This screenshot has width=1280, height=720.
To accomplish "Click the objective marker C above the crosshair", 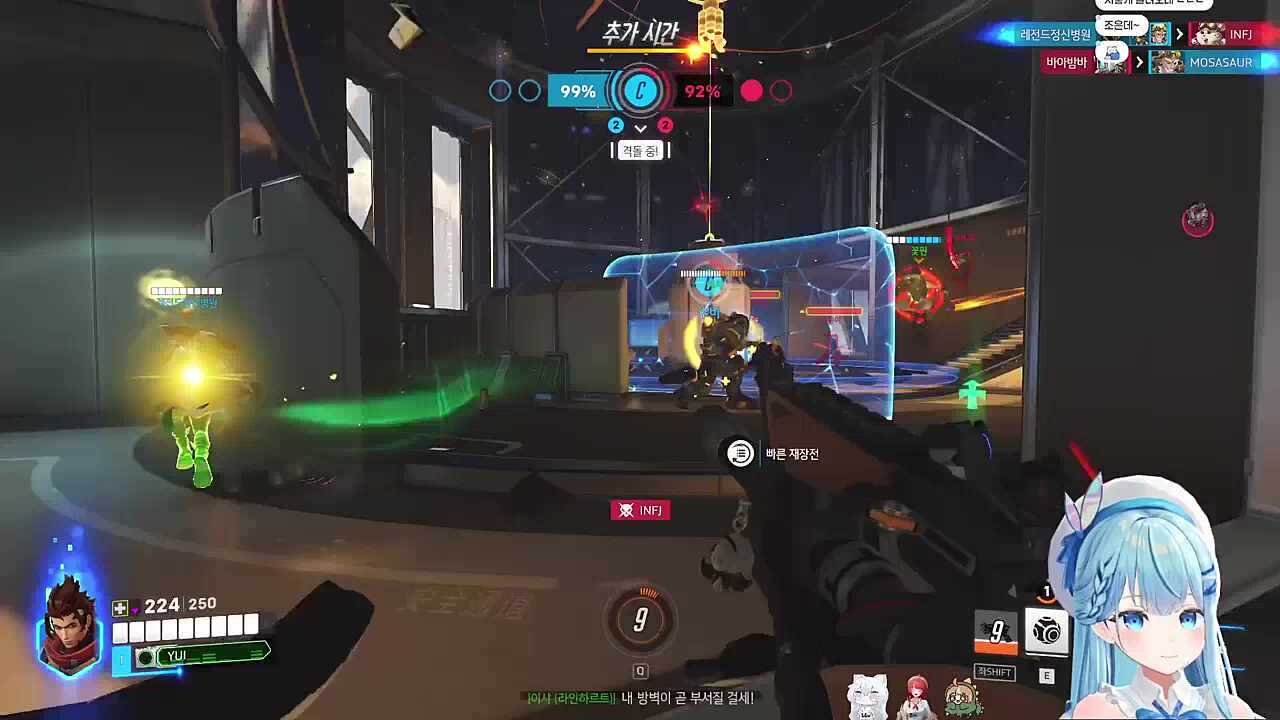I will click(x=640, y=91).
